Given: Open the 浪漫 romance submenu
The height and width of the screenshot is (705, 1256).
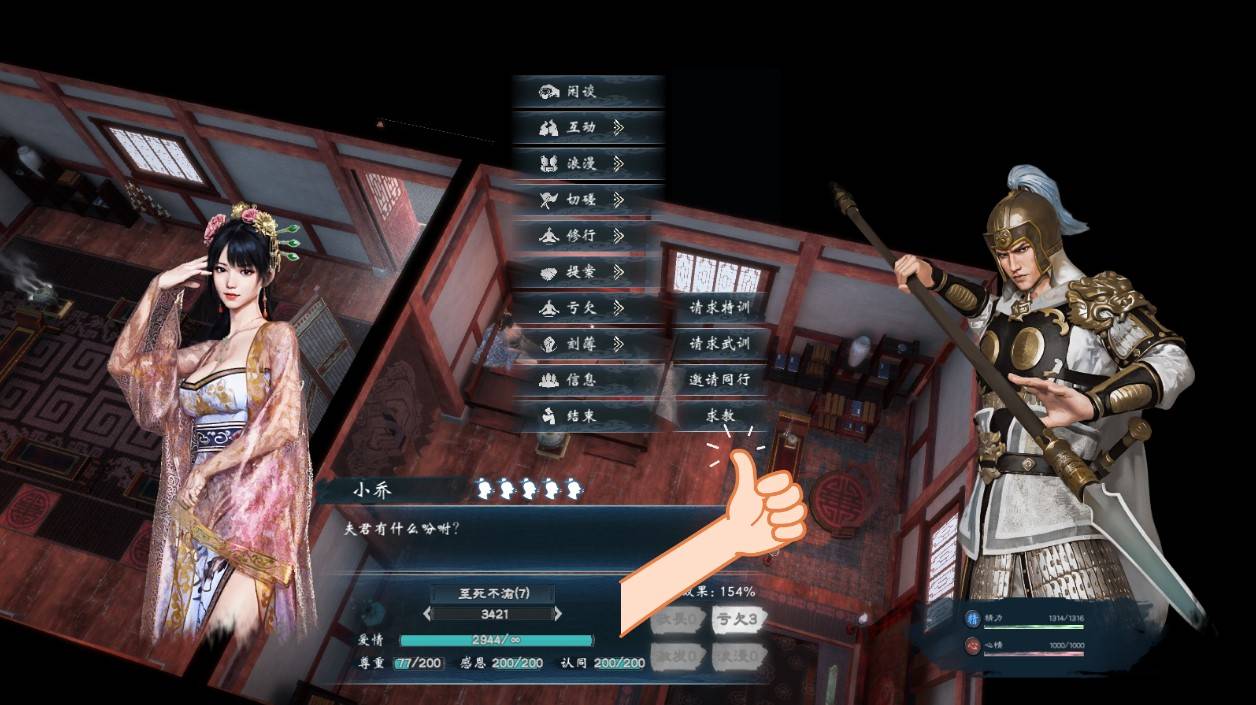Looking at the screenshot, I should click(588, 163).
